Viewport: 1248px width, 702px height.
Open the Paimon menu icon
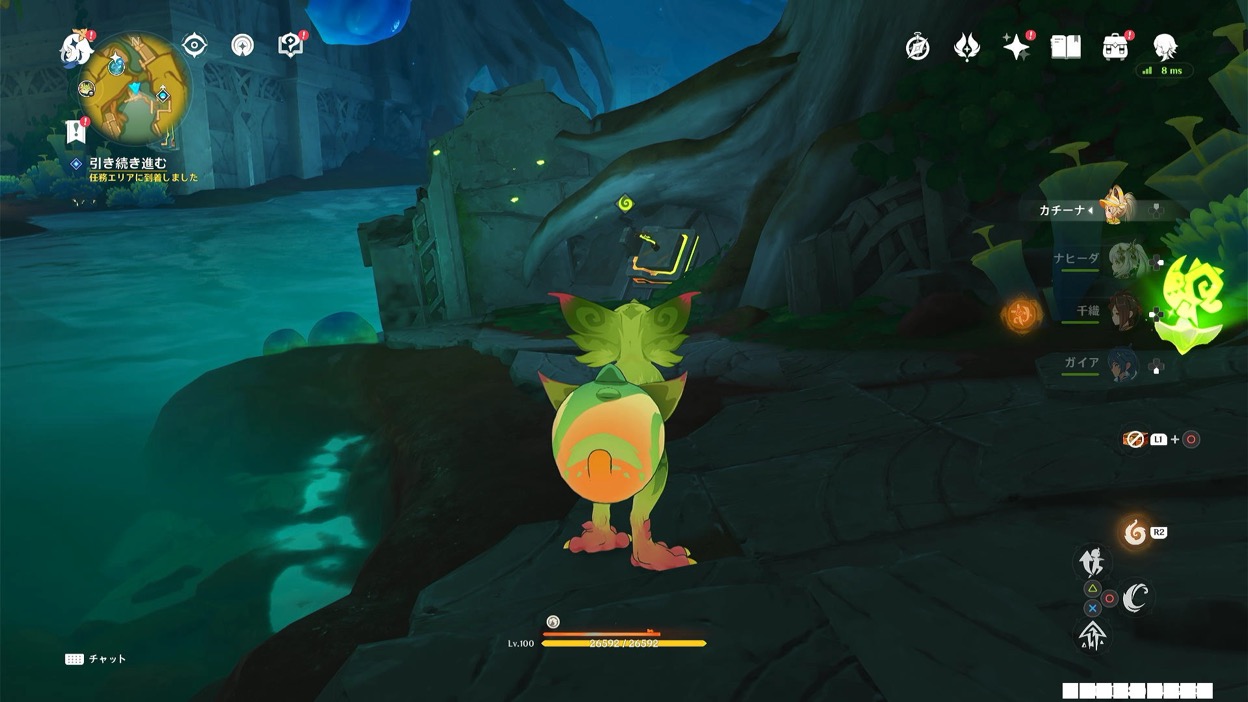tap(74, 46)
